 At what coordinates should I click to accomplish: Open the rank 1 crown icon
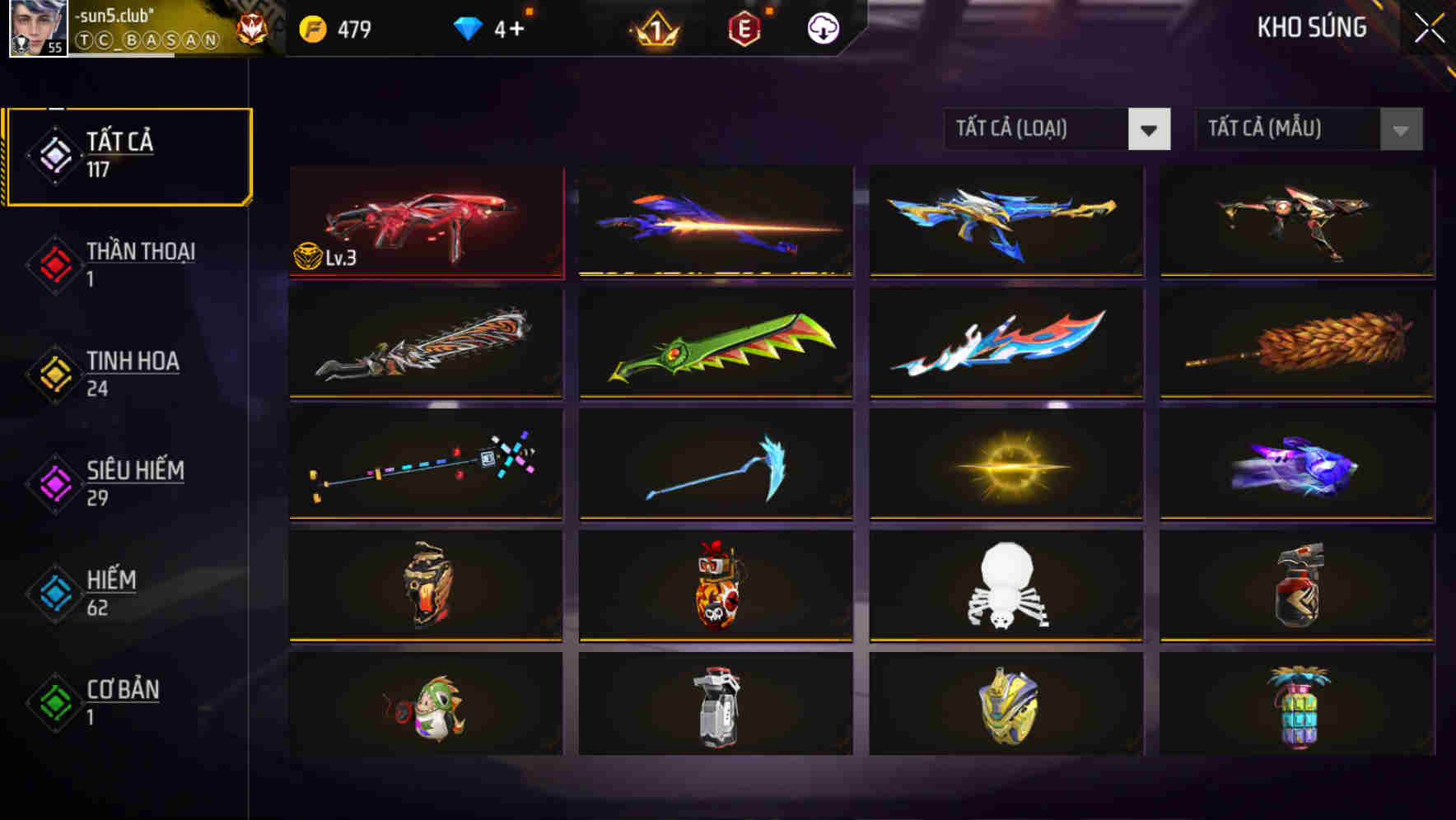(655, 28)
